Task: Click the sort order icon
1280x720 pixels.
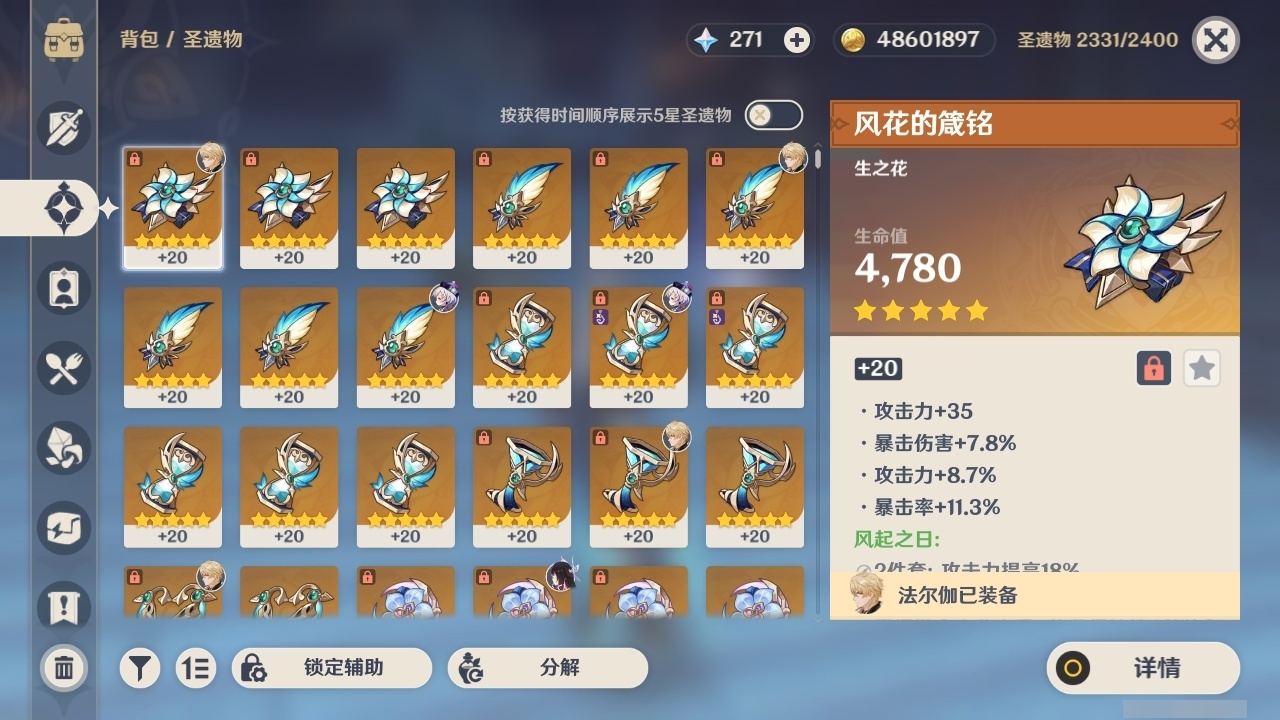Action: click(196, 668)
